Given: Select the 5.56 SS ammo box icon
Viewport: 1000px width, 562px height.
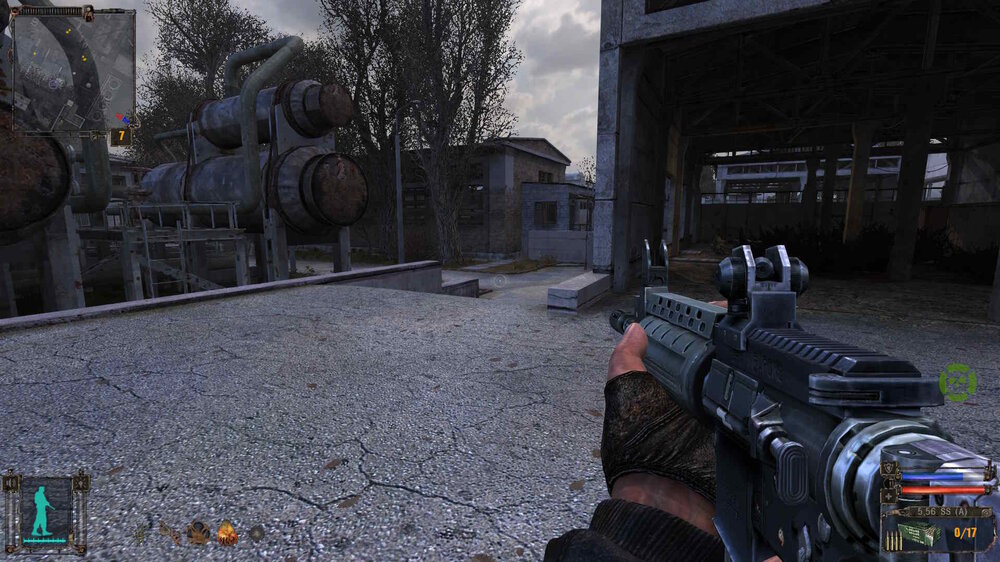Looking at the screenshot, I should pyautogui.click(x=921, y=534).
